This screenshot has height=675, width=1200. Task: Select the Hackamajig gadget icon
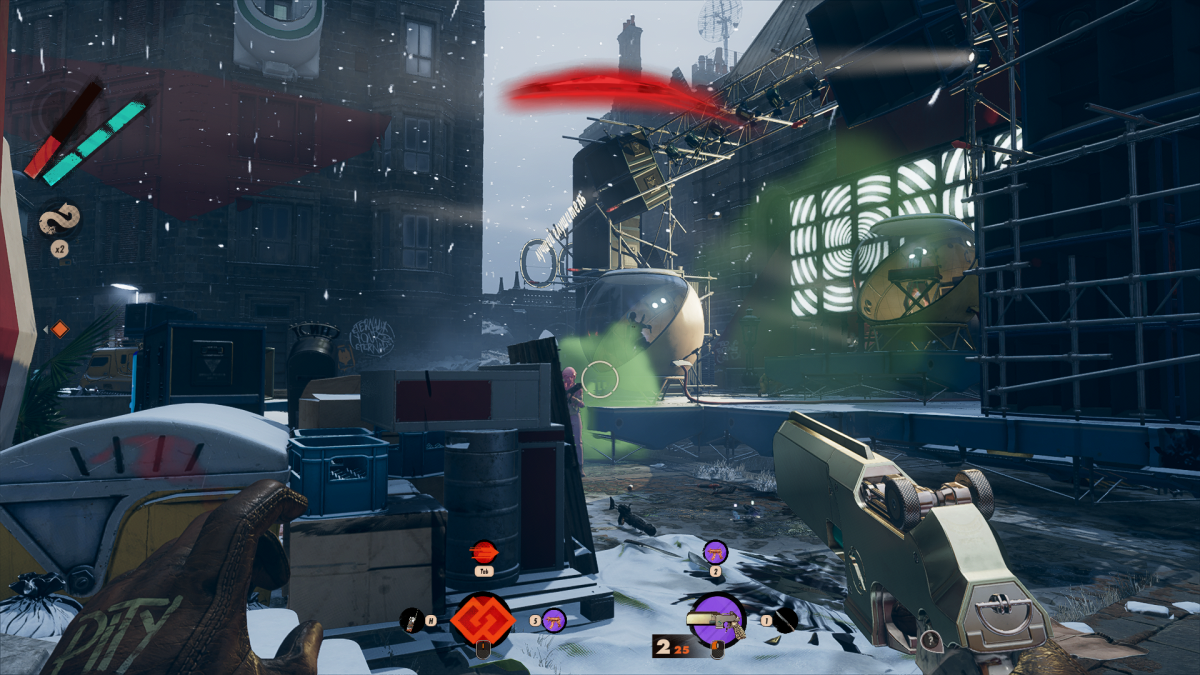click(409, 621)
